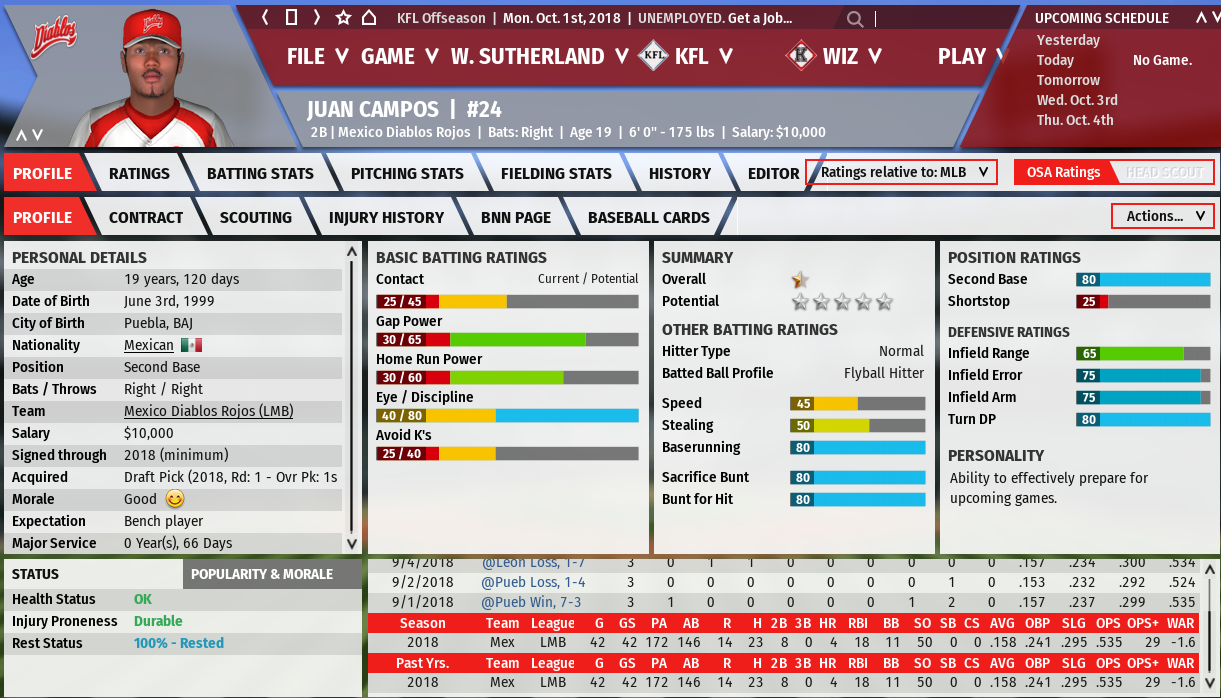Open the BASEBALL CARDS sub-tab
The image size is (1221, 698).
click(x=648, y=217)
